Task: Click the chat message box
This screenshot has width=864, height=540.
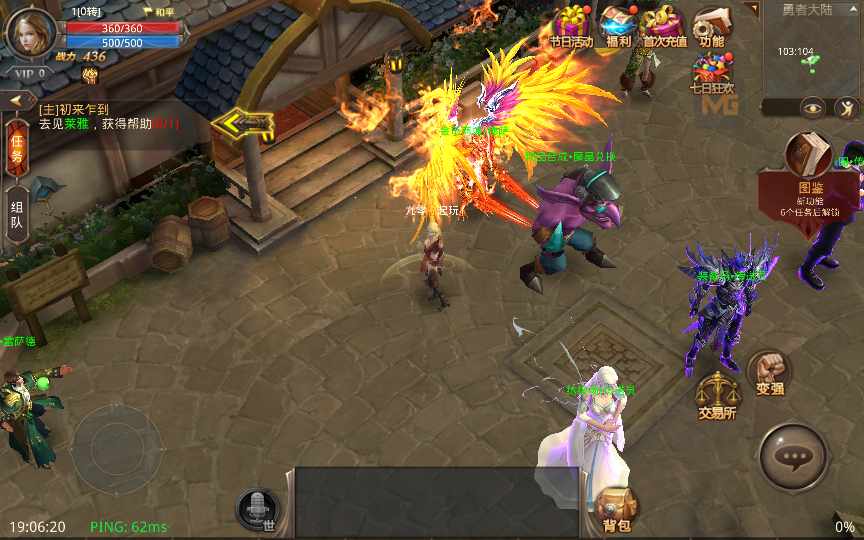Action: pyautogui.click(x=436, y=502)
